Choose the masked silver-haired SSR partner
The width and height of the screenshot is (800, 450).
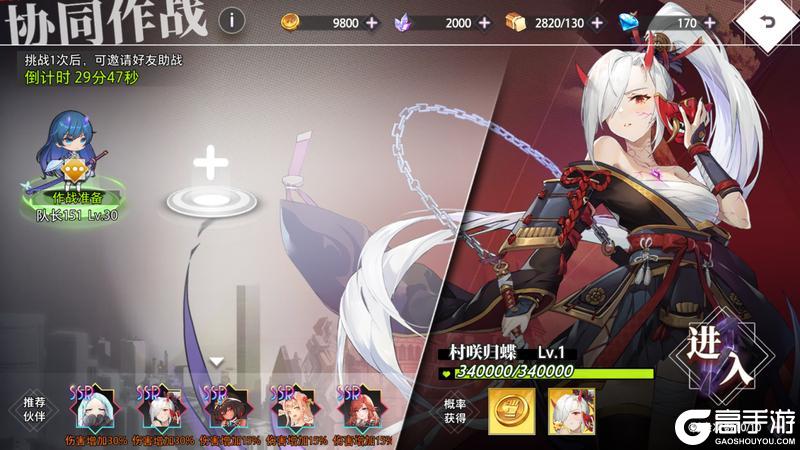(x=93, y=409)
